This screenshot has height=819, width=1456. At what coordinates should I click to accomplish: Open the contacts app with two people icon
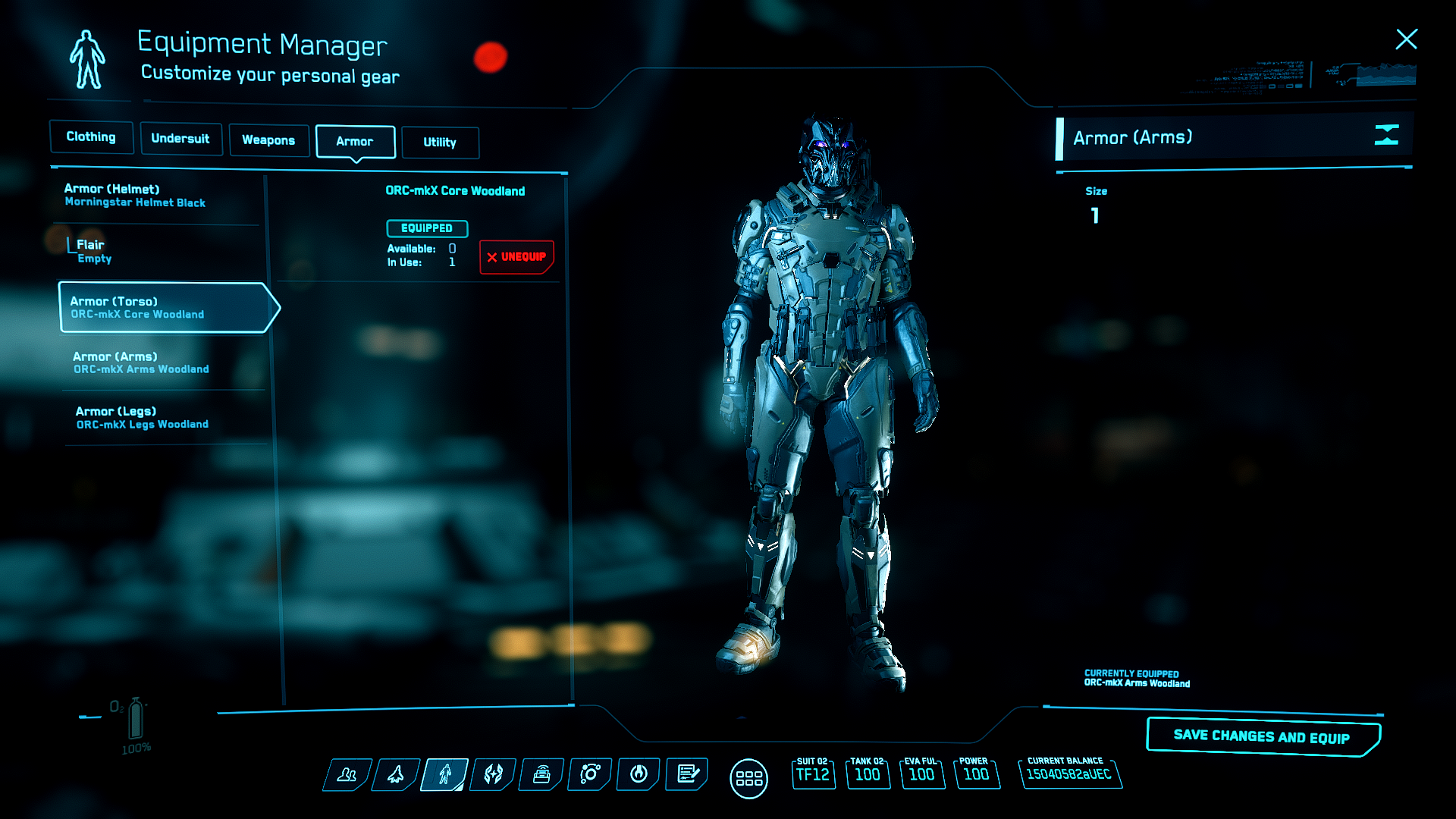(x=347, y=774)
